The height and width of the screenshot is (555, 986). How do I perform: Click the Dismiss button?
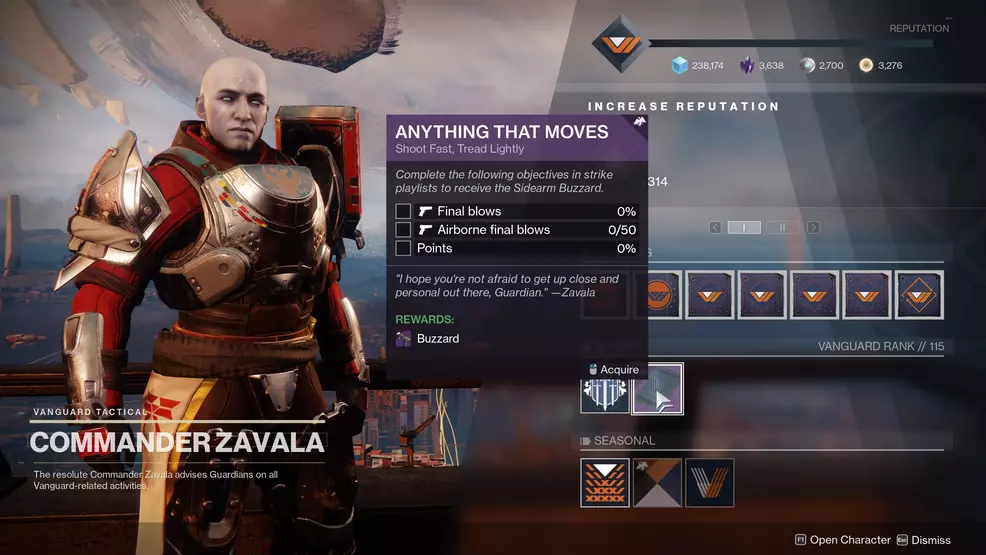(923, 540)
